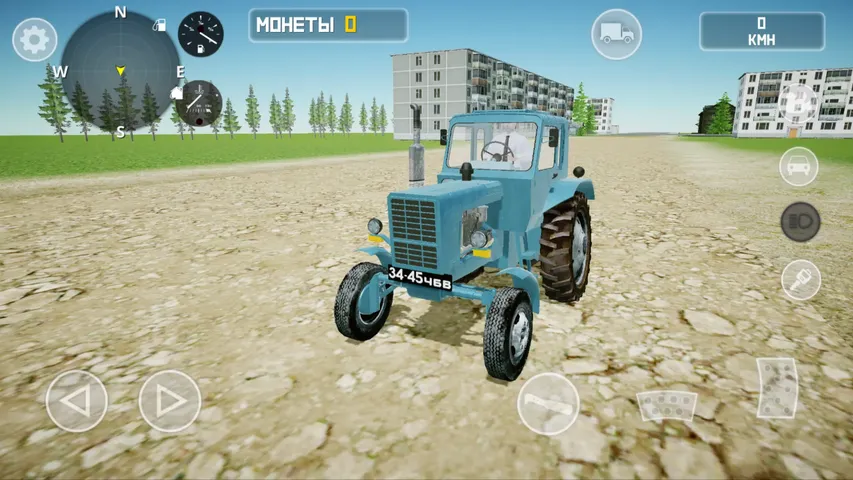Image resolution: width=853 pixels, height=480 pixels.
Task: Tap the car icon button
Action: tap(799, 166)
